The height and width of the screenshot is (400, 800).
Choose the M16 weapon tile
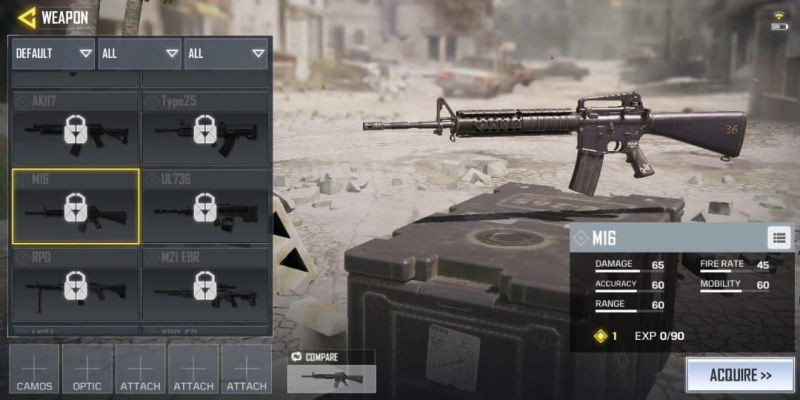75,206
